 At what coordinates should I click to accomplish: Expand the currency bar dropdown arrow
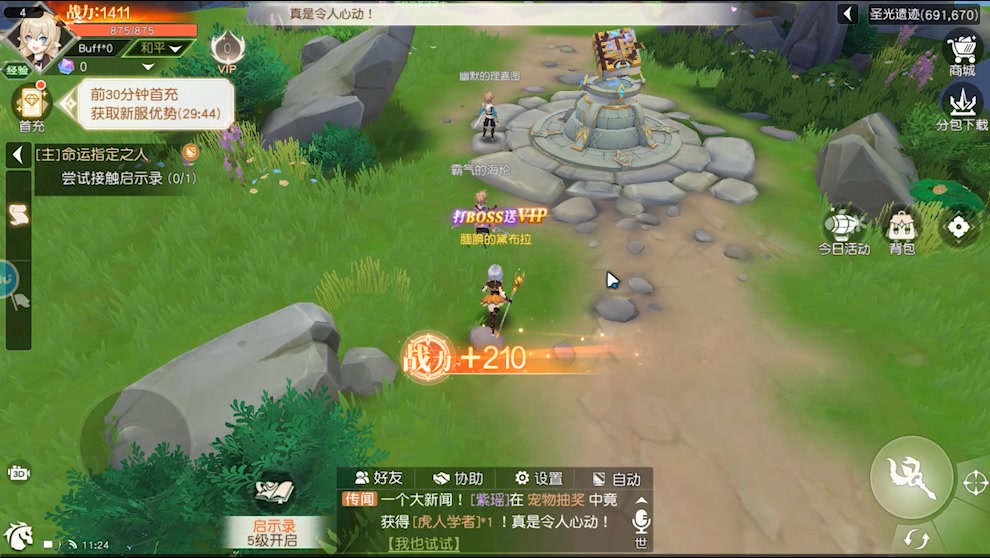(x=148, y=67)
